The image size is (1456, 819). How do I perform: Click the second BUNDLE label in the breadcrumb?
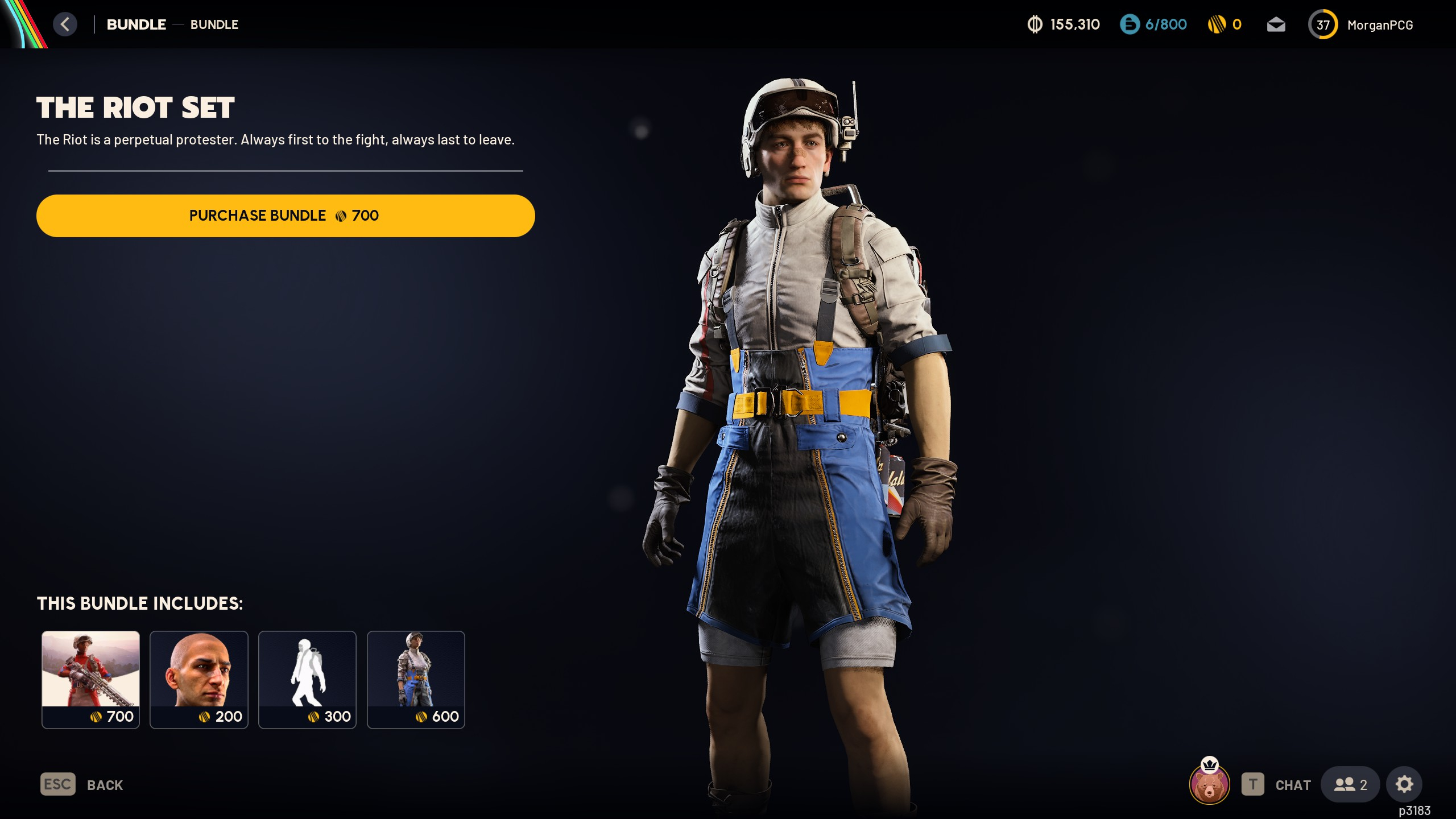(214, 24)
